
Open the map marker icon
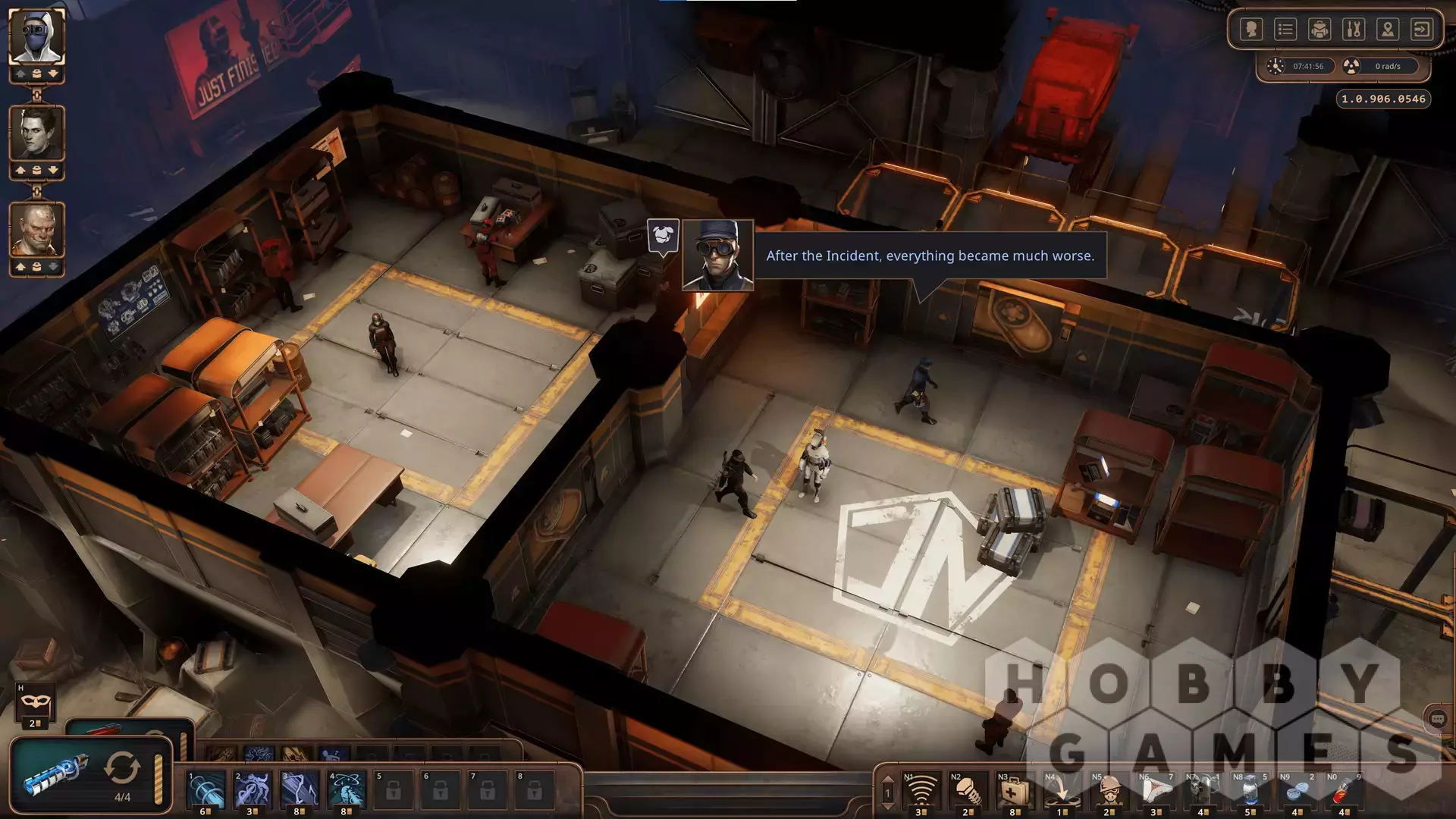(x=1388, y=30)
